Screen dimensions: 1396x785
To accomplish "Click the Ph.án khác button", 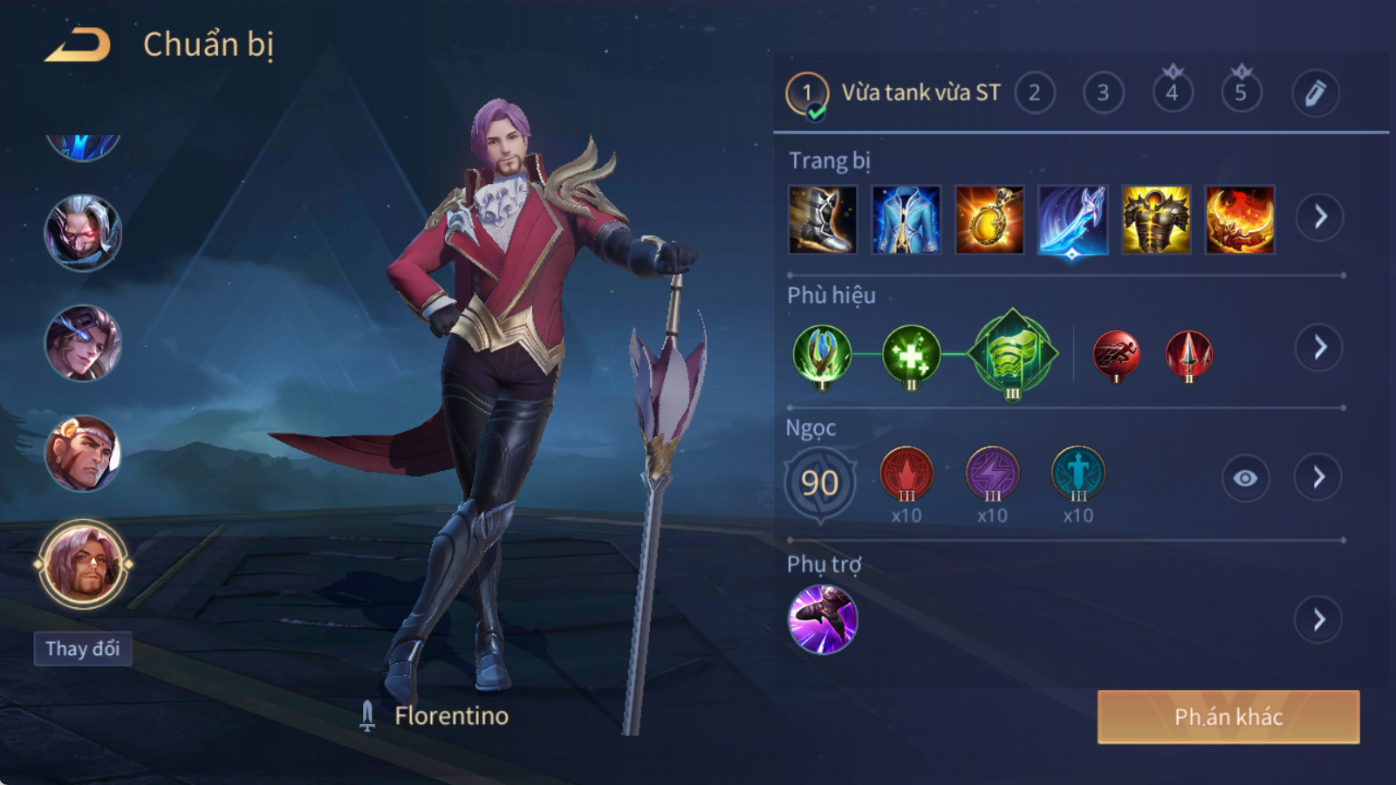I will tap(1228, 717).
